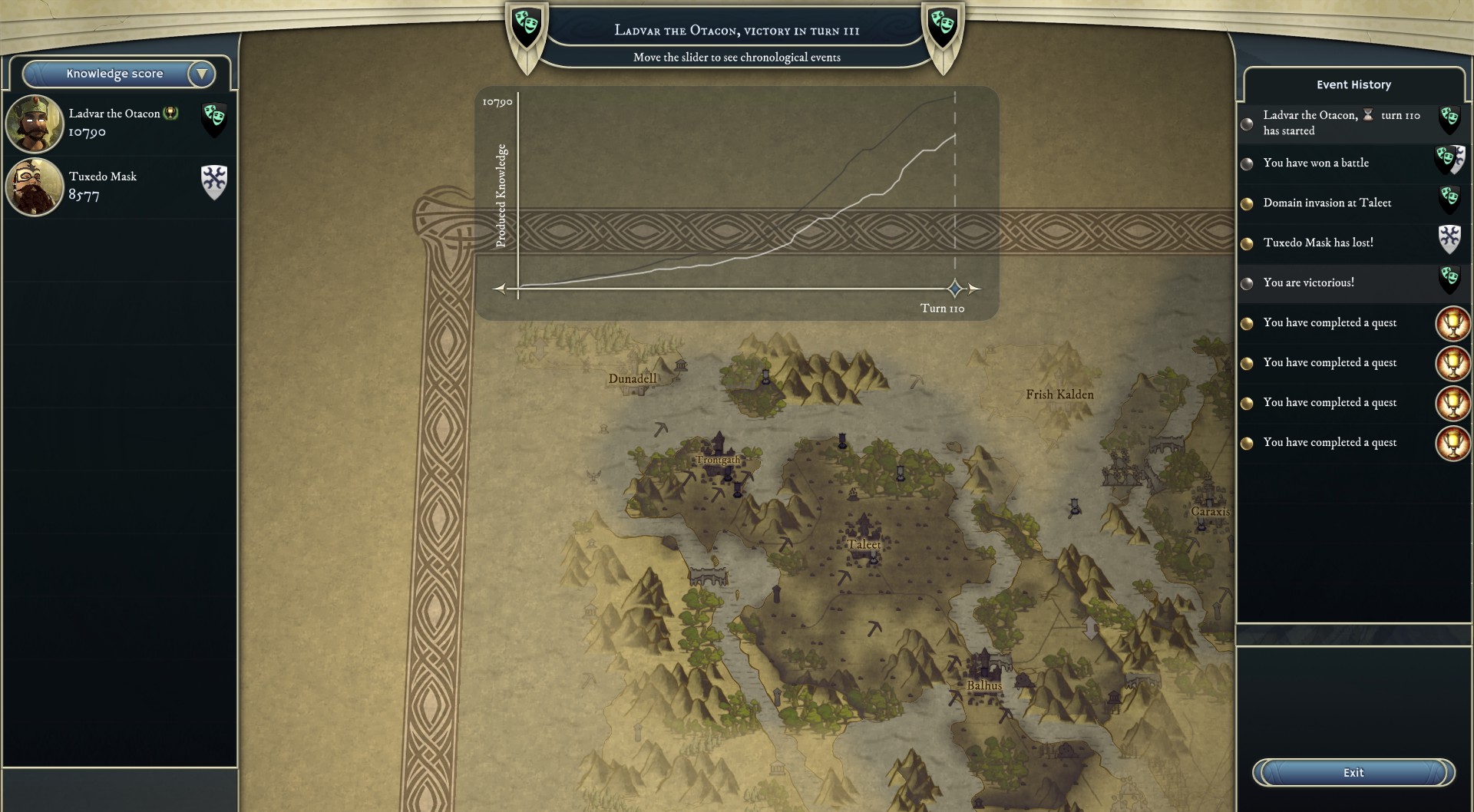Select Ladvar the Otacon player row

(x=119, y=123)
